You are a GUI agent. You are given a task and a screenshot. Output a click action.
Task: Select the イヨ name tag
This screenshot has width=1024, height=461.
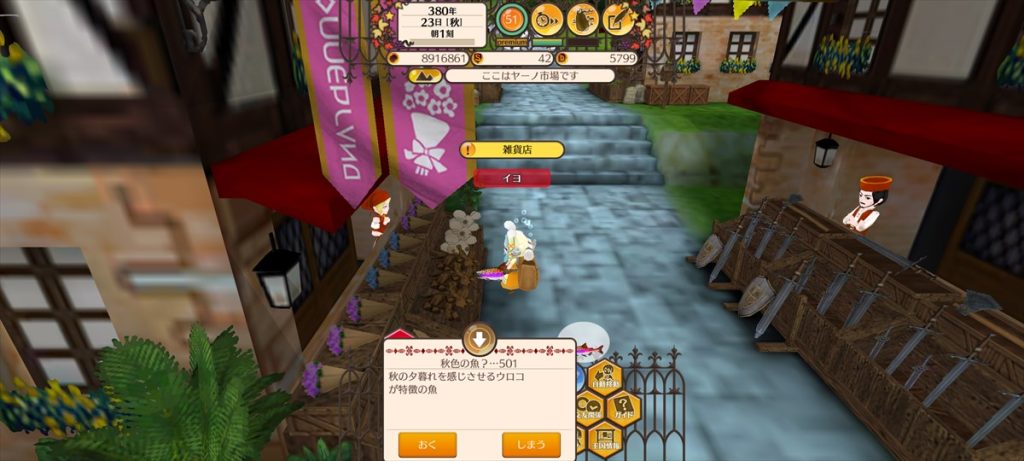512,177
